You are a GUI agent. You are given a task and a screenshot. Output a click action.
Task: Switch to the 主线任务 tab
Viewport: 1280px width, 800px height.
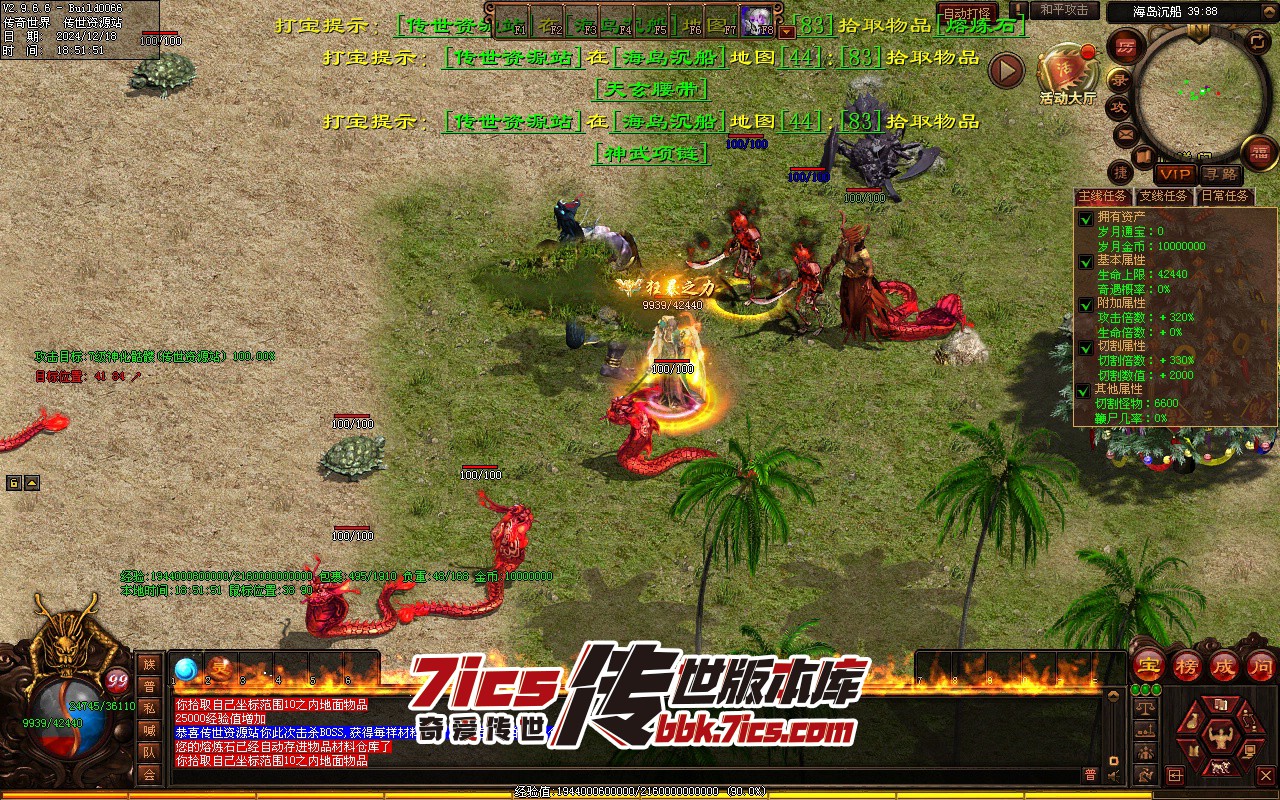(1102, 196)
